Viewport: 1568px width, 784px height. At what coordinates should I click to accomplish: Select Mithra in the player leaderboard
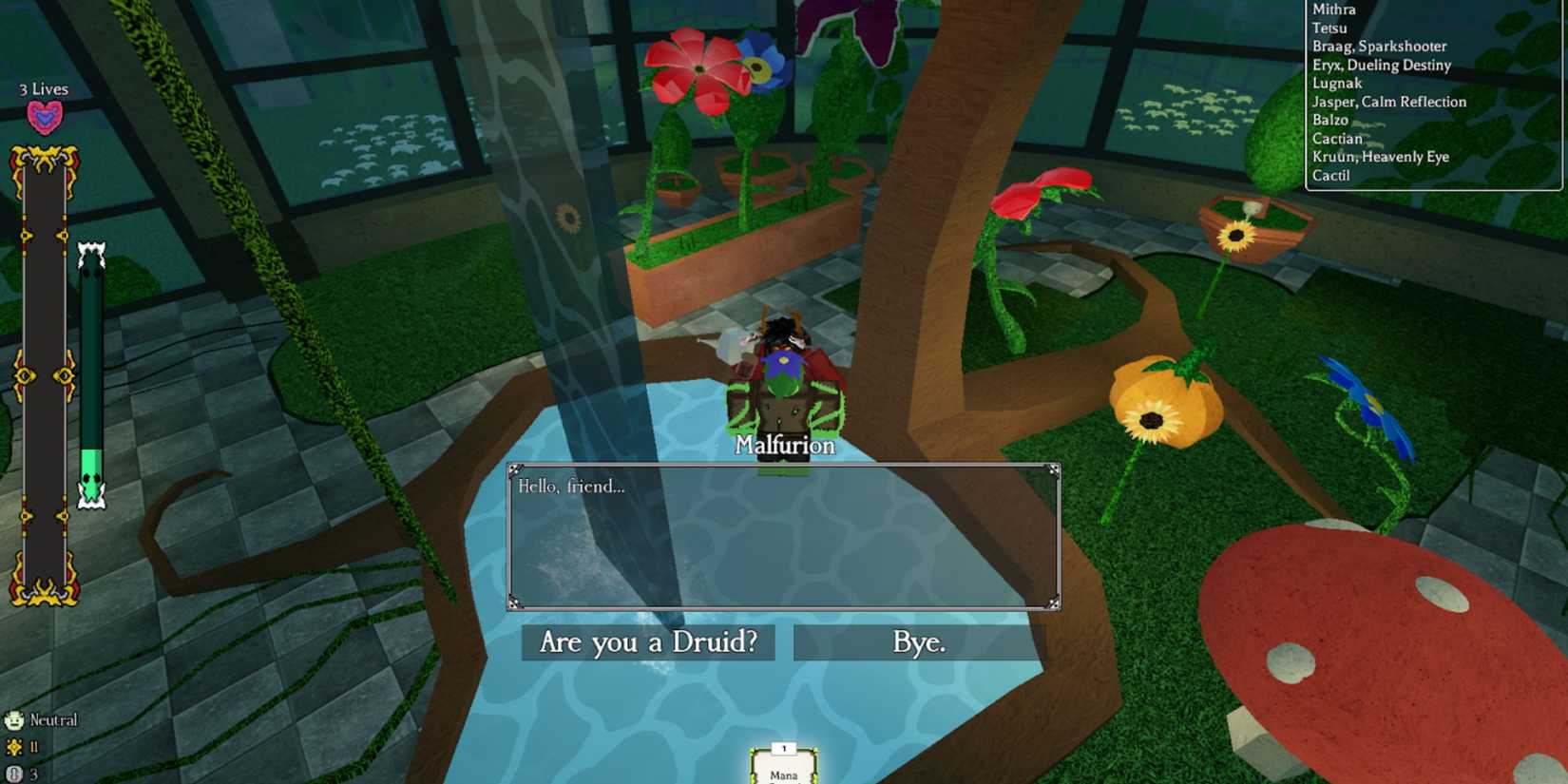[x=1333, y=10]
